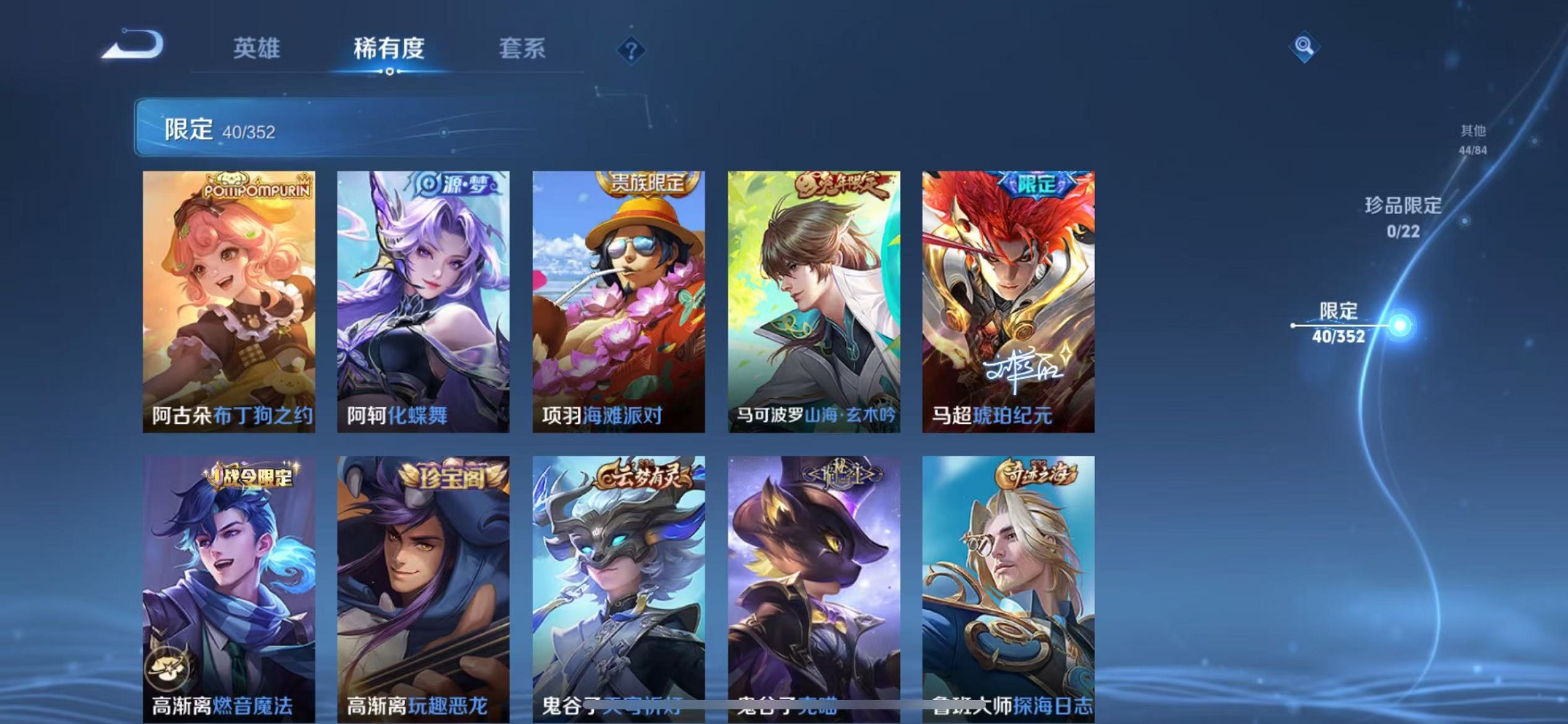This screenshot has height=724, width=1568.
Task: Click the help question mark icon
Action: click(x=632, y=50)
